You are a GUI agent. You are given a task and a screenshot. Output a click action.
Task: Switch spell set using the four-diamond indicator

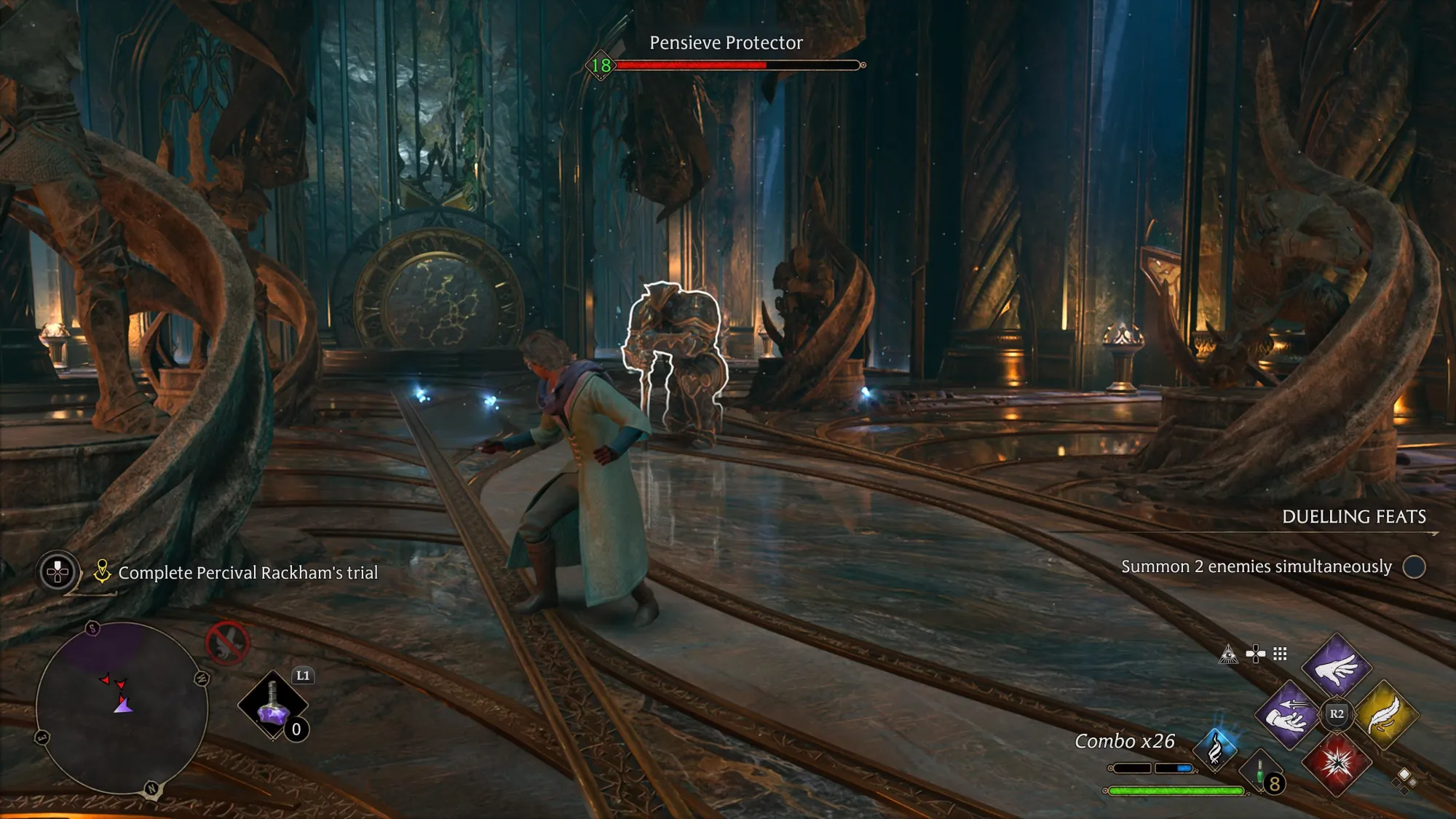point(1404,779)
